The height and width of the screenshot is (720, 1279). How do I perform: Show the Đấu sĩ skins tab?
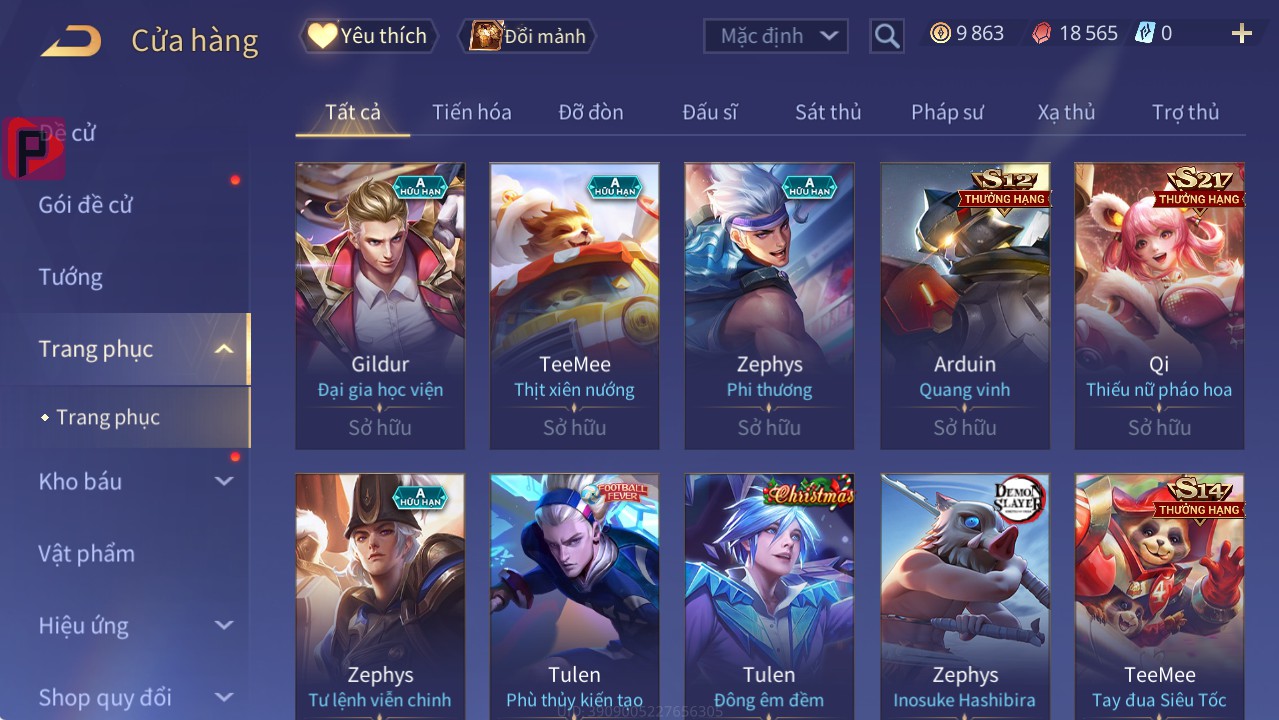710,112
